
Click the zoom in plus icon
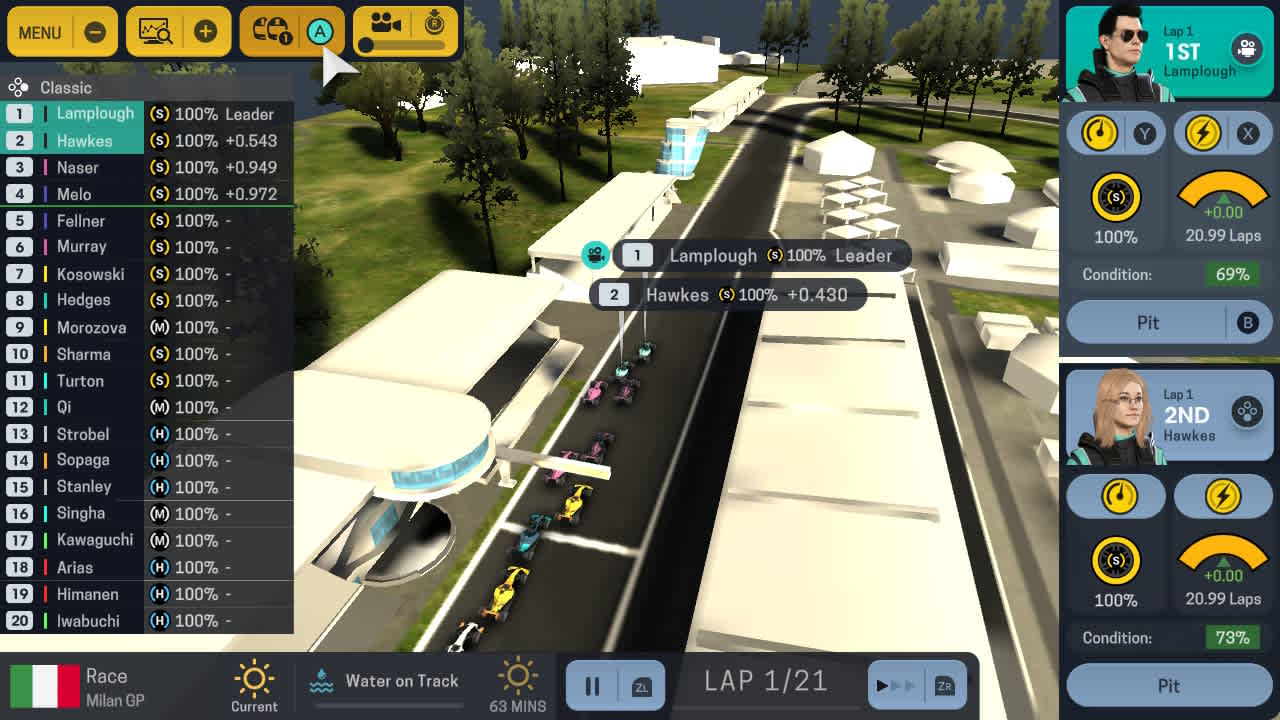point(207,31)
